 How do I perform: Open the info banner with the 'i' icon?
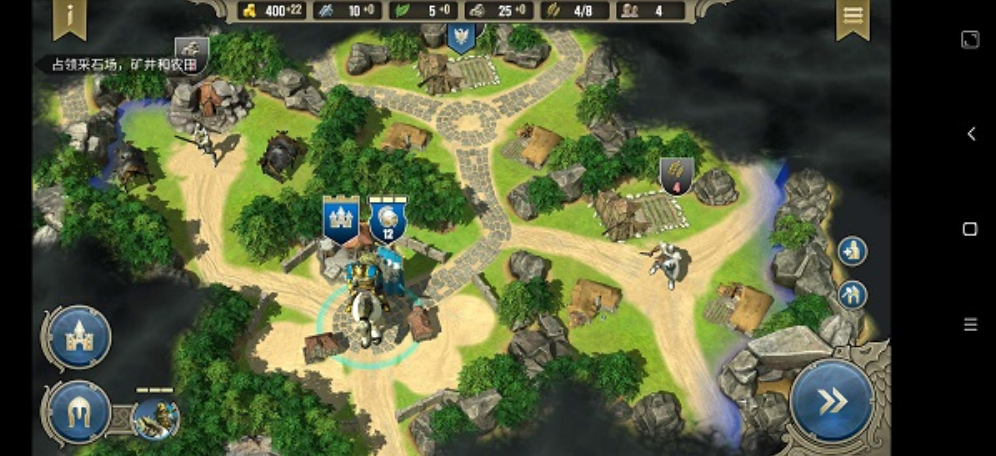[71, 17]
